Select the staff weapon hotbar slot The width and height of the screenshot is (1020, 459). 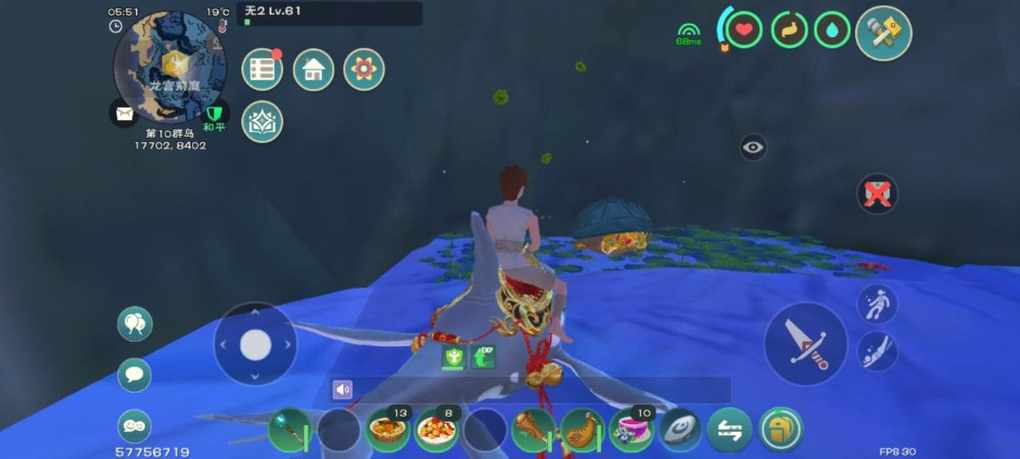tap(290, 431)
